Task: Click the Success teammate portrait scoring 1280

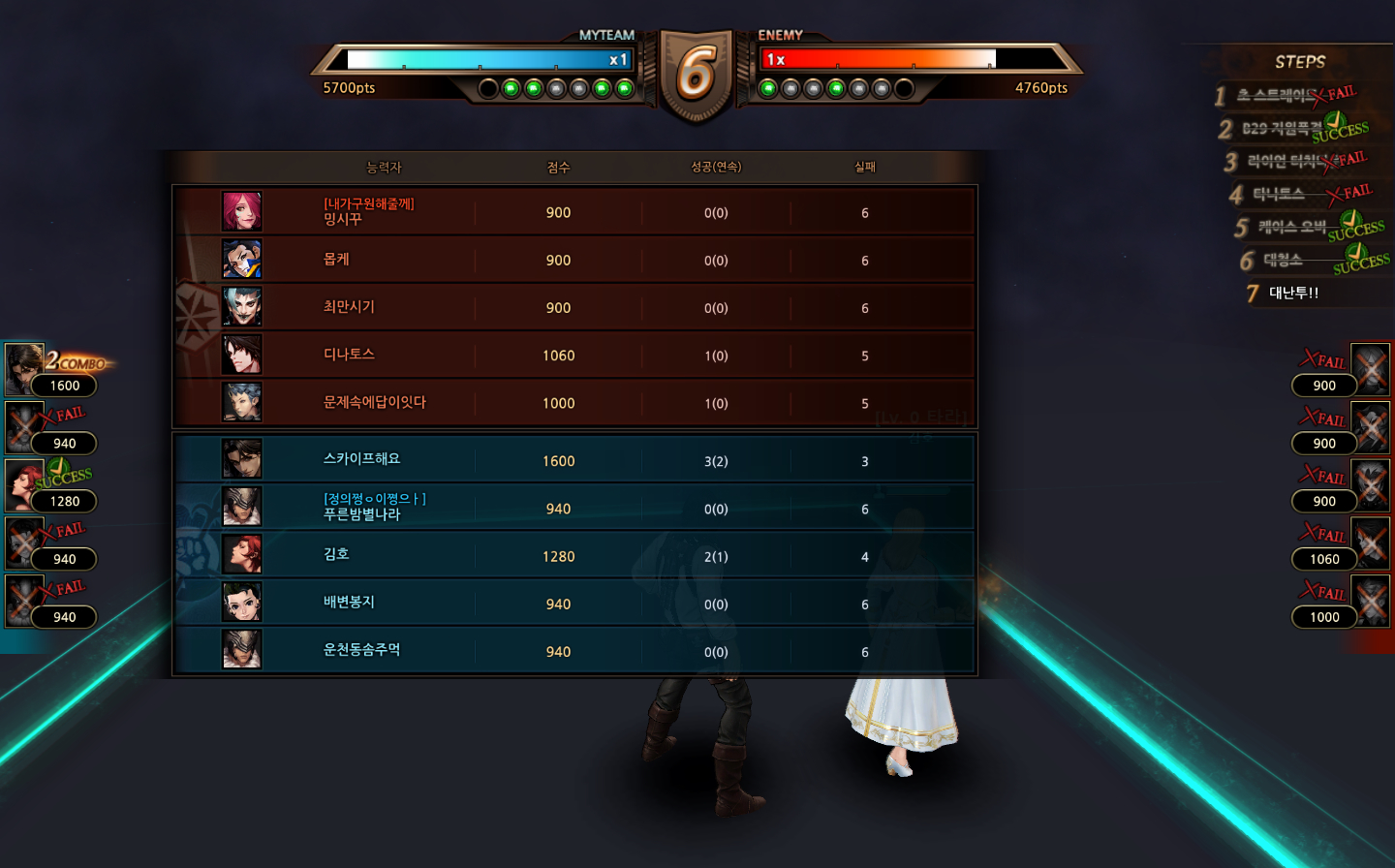Action: click(x=23, y=484)
